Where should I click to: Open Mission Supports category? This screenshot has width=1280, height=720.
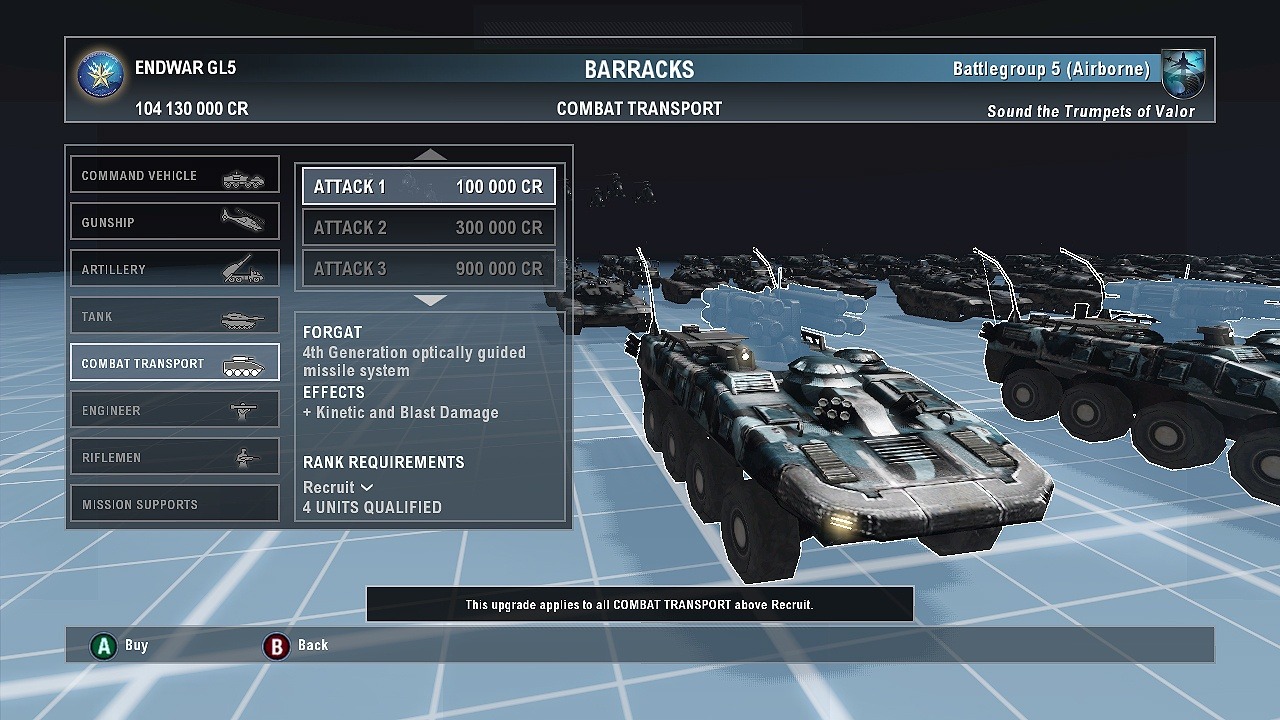pyautogui.click(x=174, y=504)
